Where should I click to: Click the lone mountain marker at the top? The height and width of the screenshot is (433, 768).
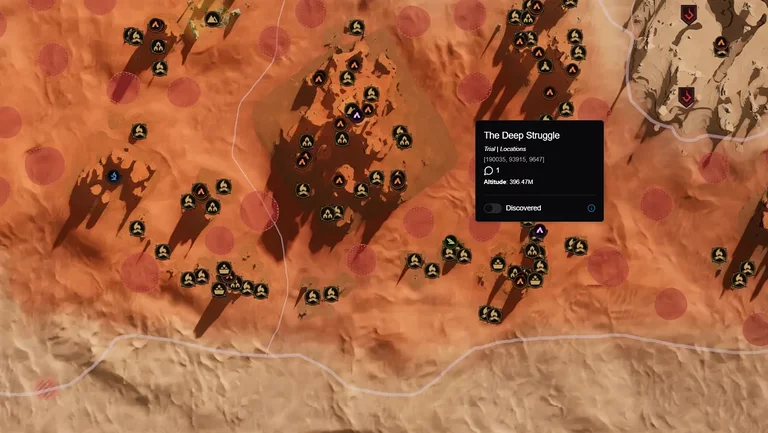point(212,19)
